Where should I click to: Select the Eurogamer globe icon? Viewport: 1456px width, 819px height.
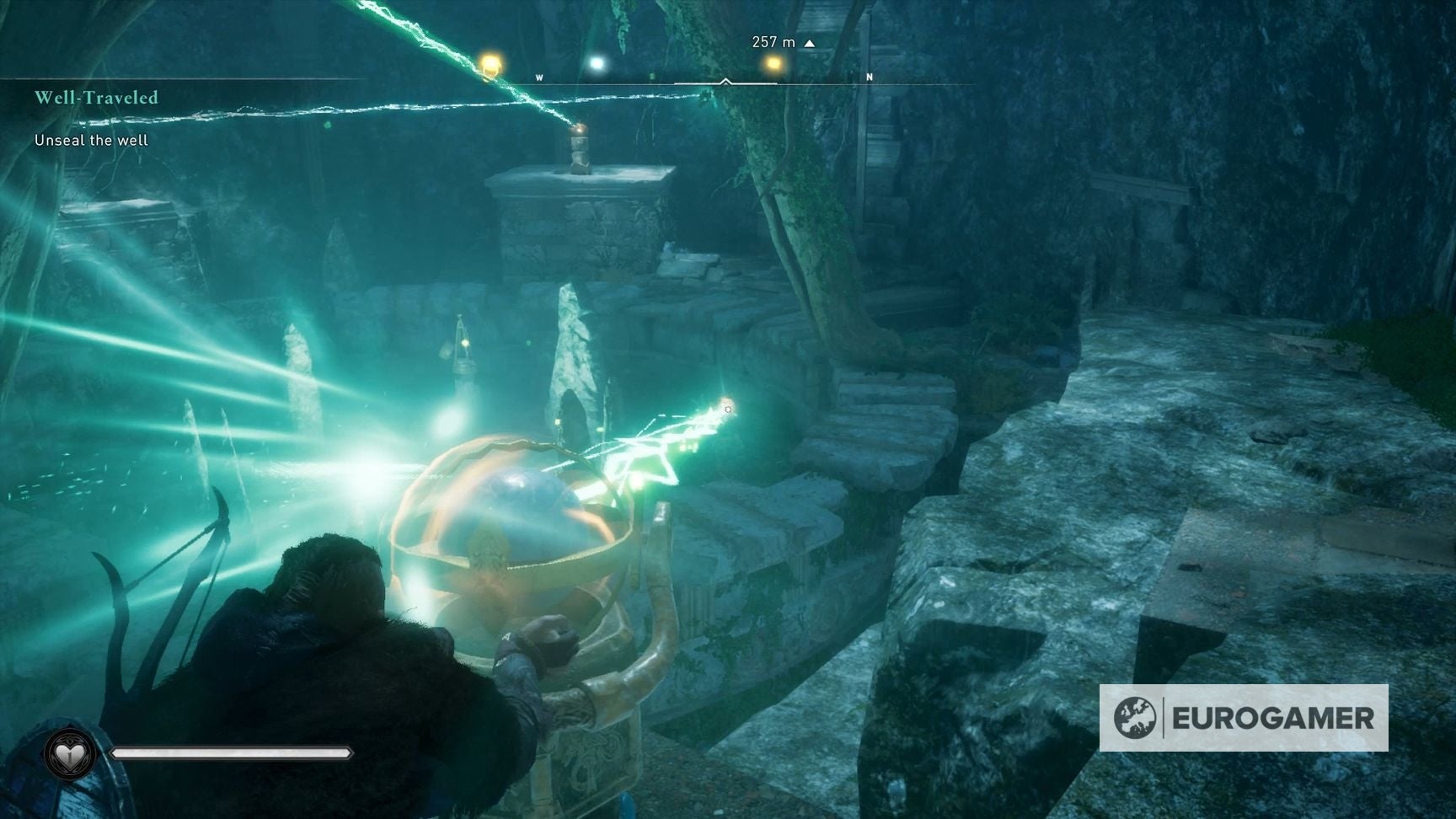(x=1137, y=718)
